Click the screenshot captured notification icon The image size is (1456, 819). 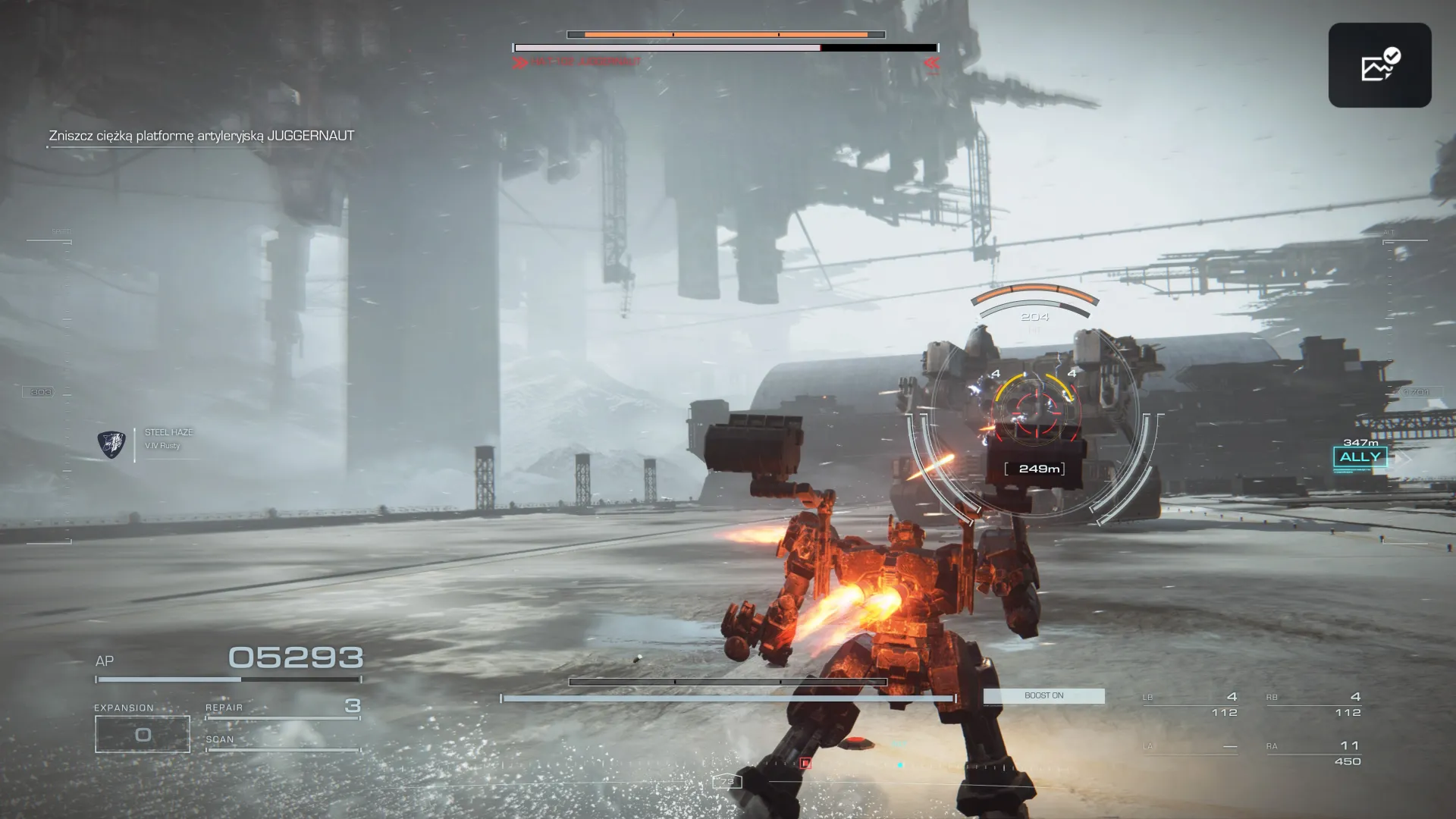pyautogui.click(x=1379, y=65)
